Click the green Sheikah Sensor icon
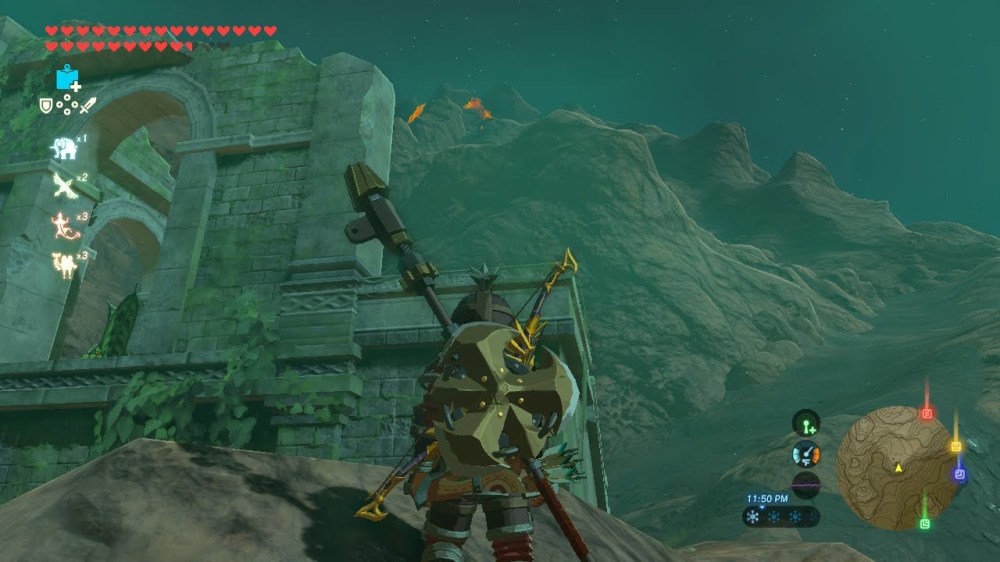The height and width of the screenshot is (562, 1000). pos(806,423)
